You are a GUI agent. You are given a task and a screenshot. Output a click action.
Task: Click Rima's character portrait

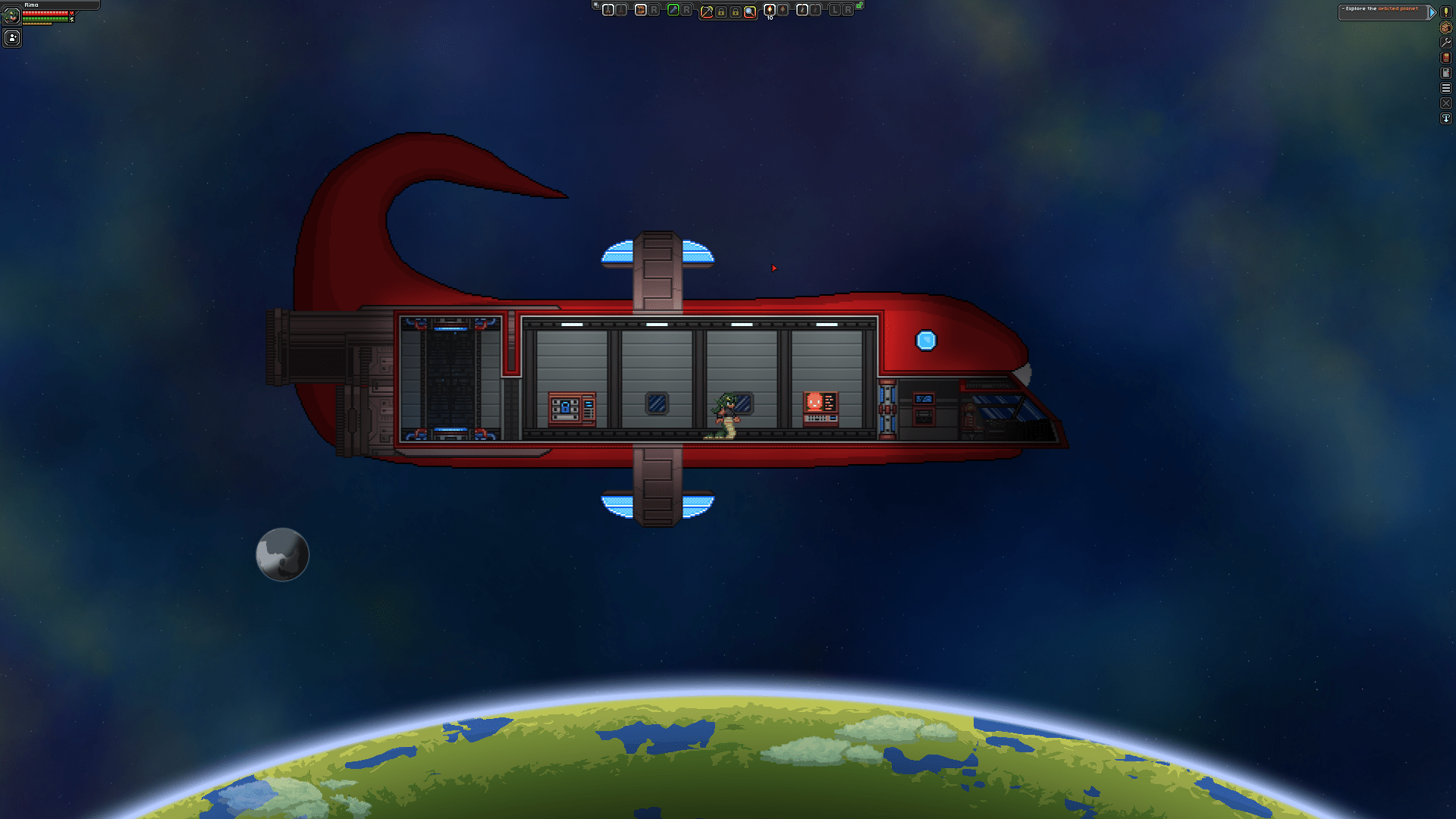coord(11,16)
